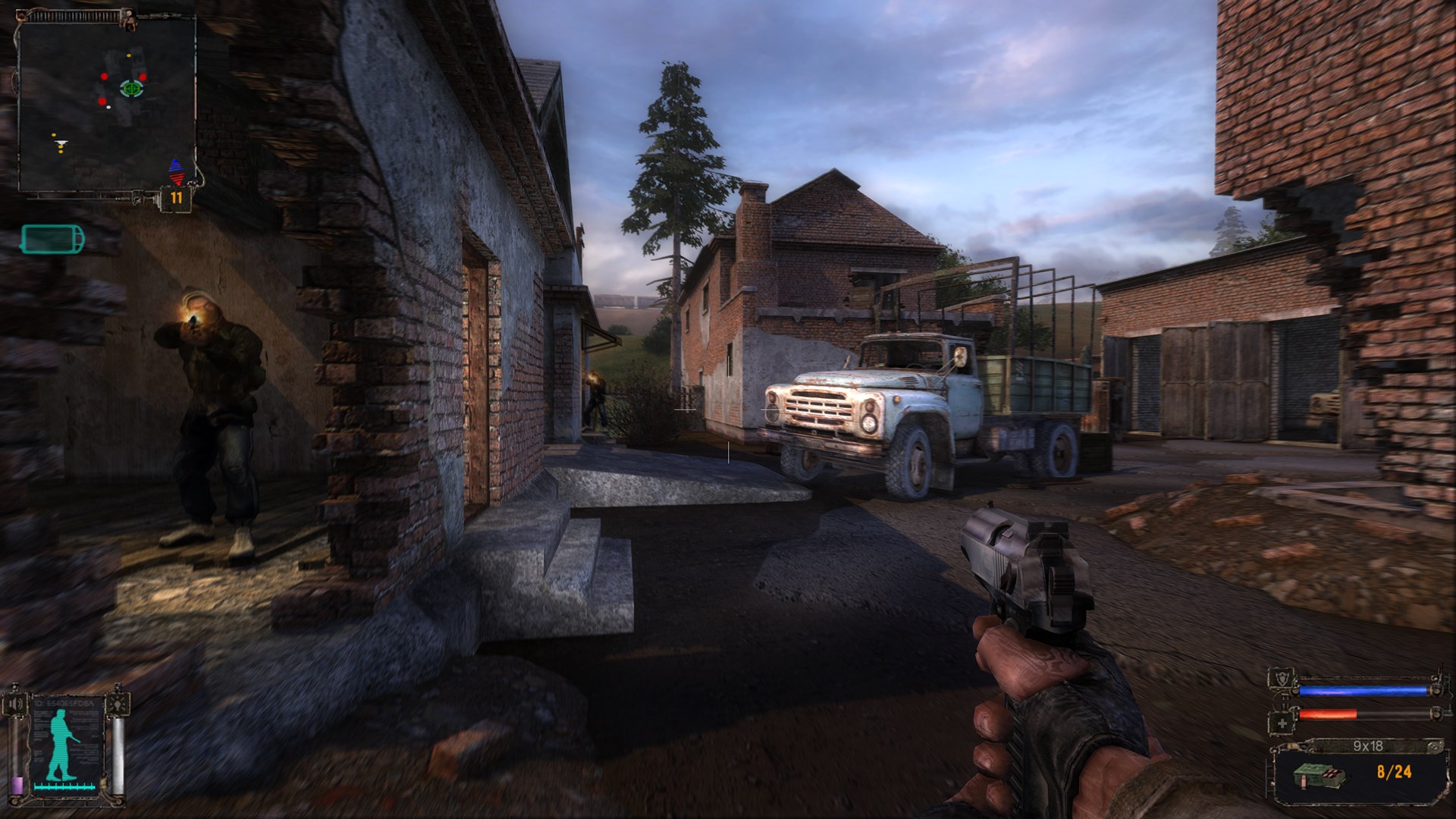The image size is (1456, 819).
Task: Click the yellow waypoint dot on the minimap
Action: click(x=128, y=55)
